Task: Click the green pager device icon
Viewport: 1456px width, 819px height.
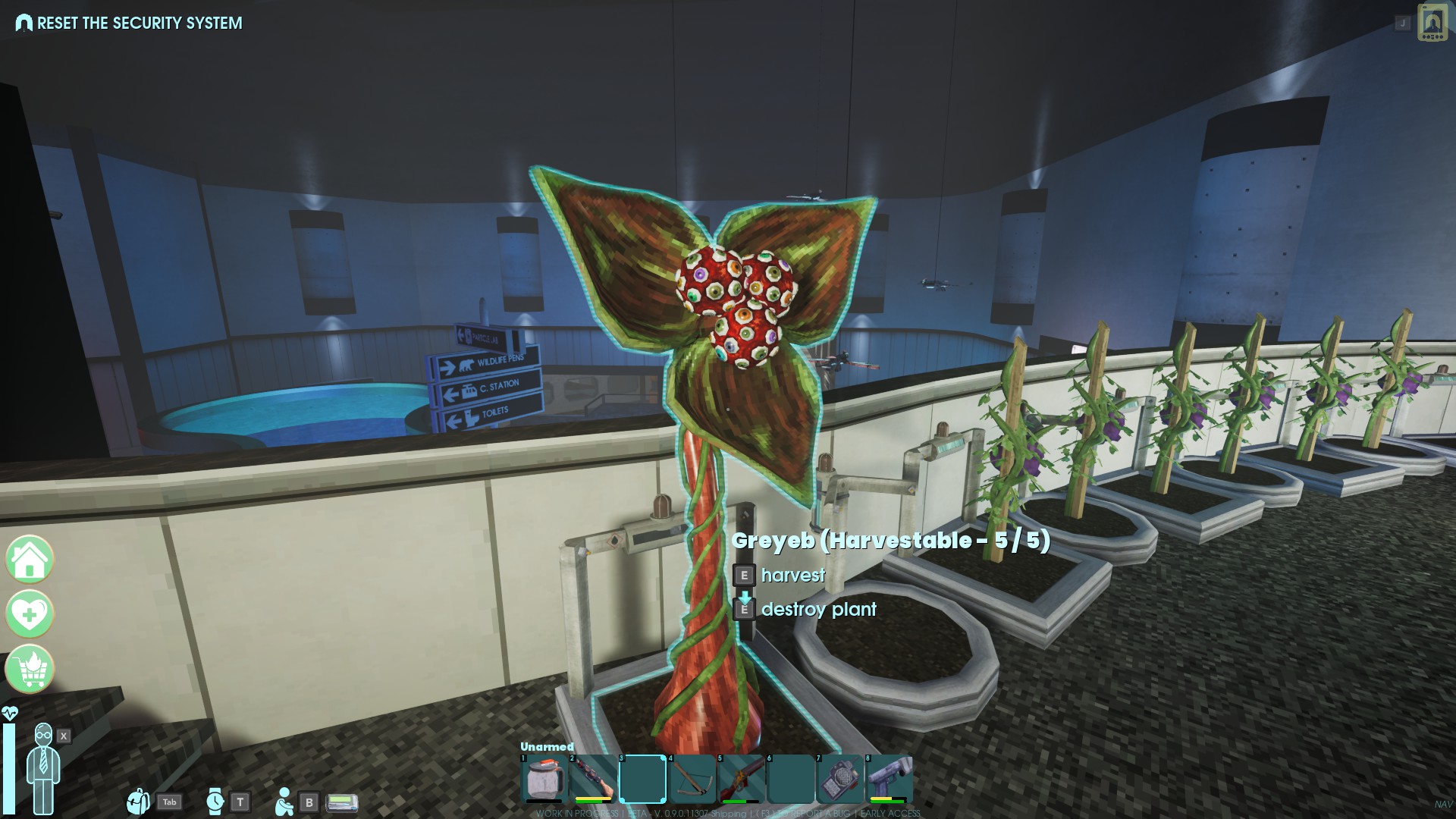Action: pos(341,802)
